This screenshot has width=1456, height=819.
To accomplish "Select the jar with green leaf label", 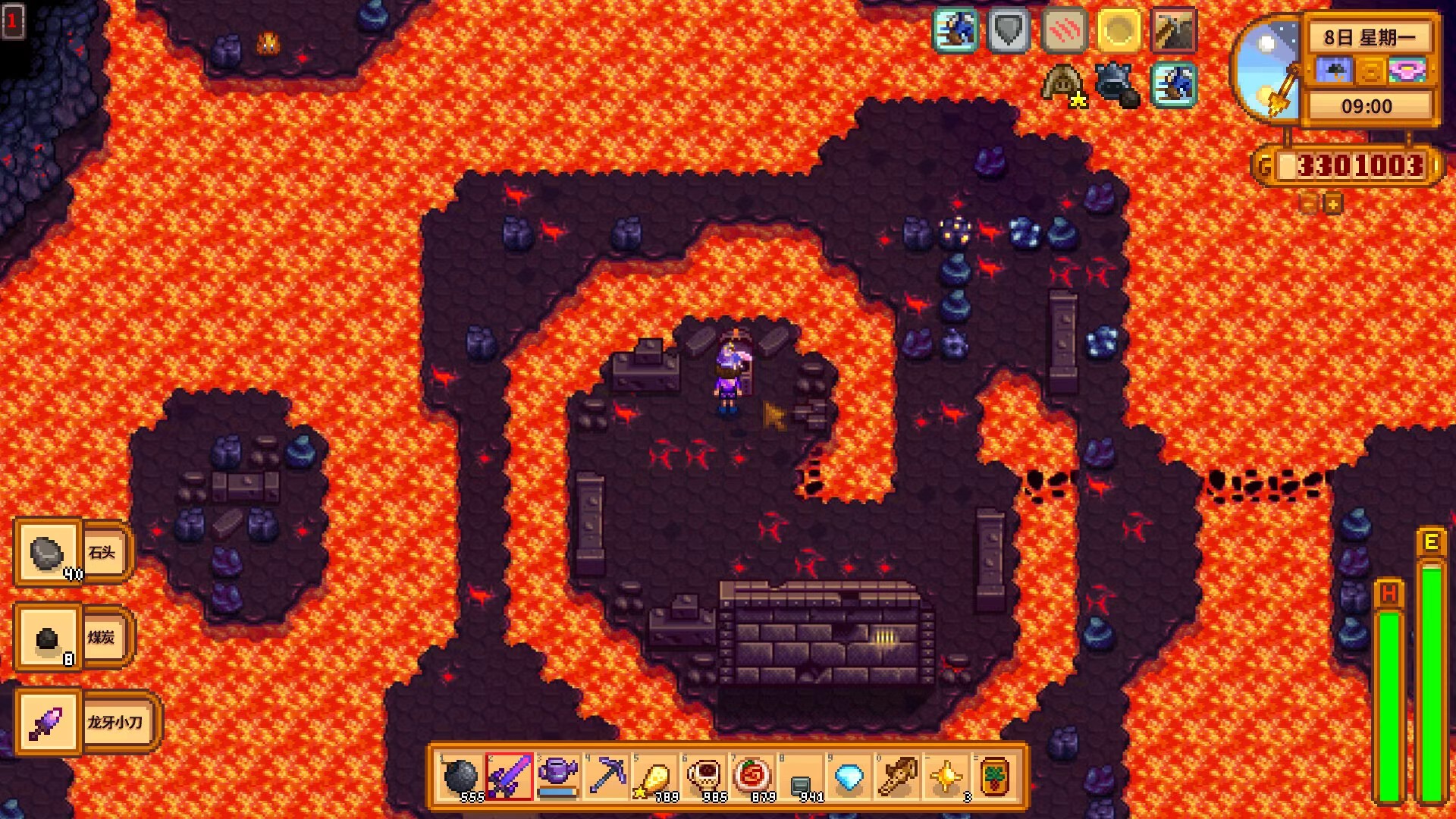I will 995,777.
